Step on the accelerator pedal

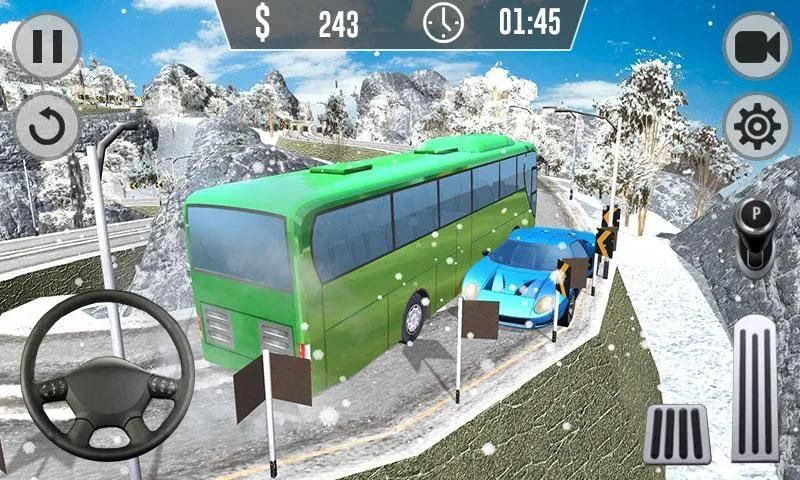(x=755, y=390)
